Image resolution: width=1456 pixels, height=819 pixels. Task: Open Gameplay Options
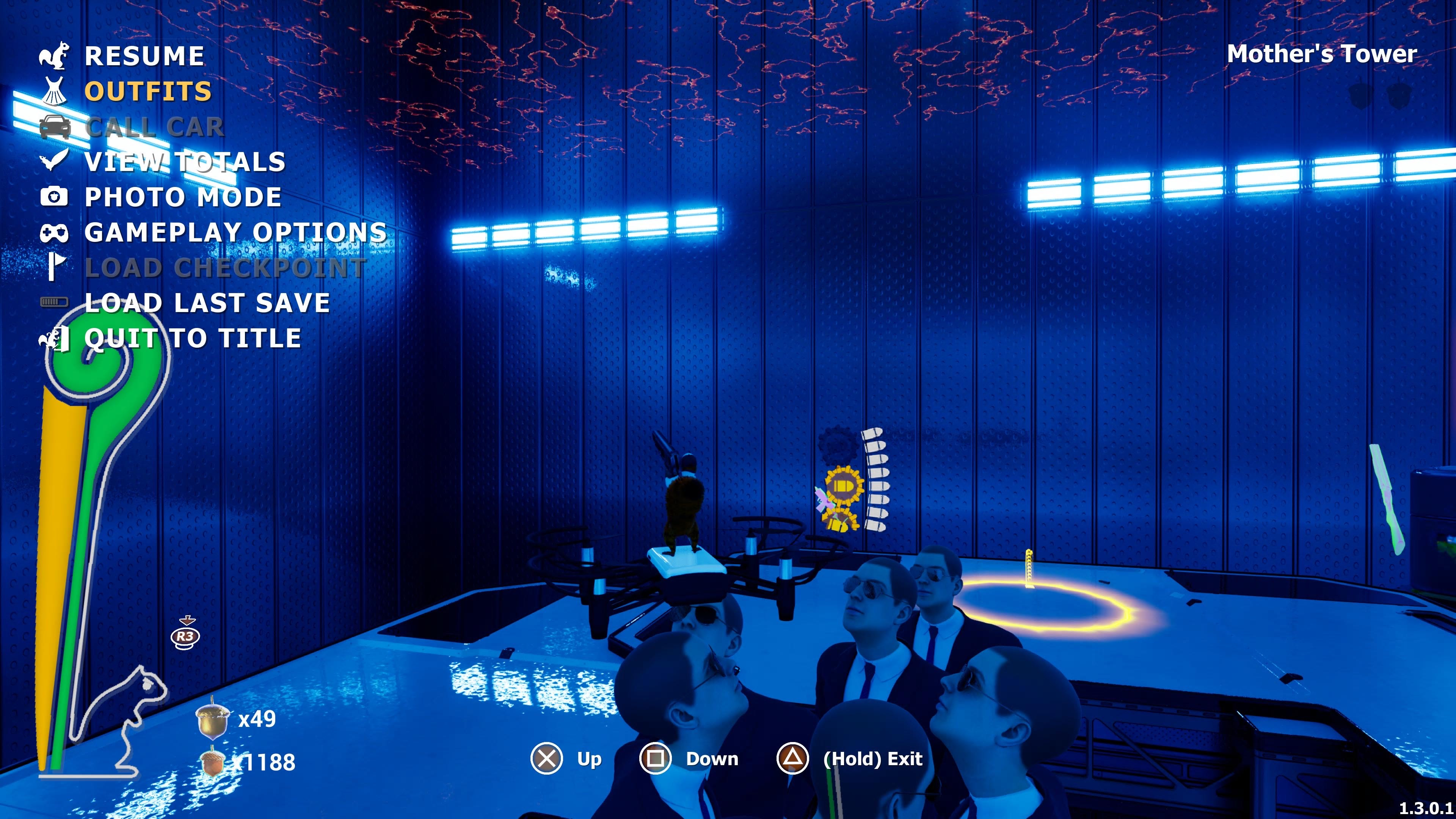coord(235,232)
